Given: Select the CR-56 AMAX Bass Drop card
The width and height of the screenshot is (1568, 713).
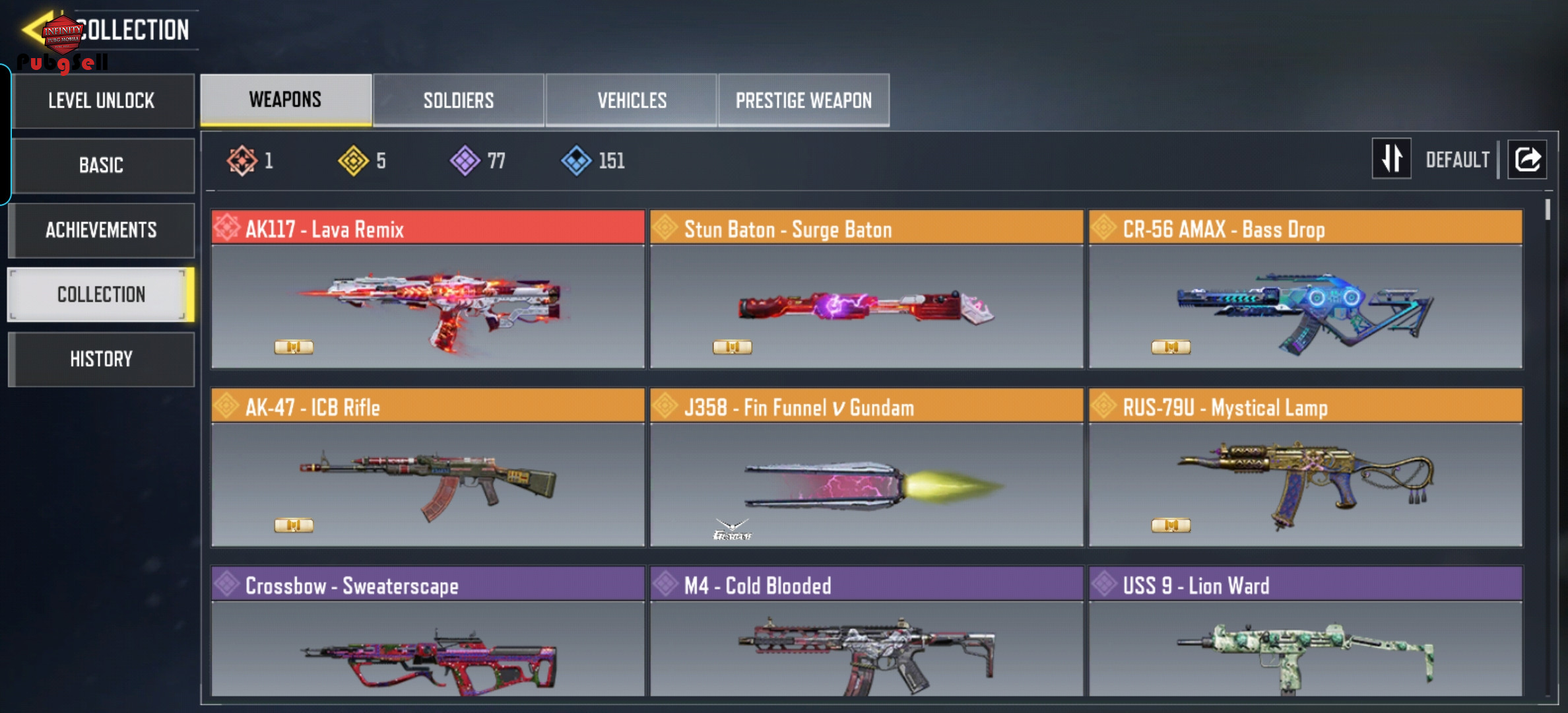Looking at the screenshot, I should [x=1305, y=289].
